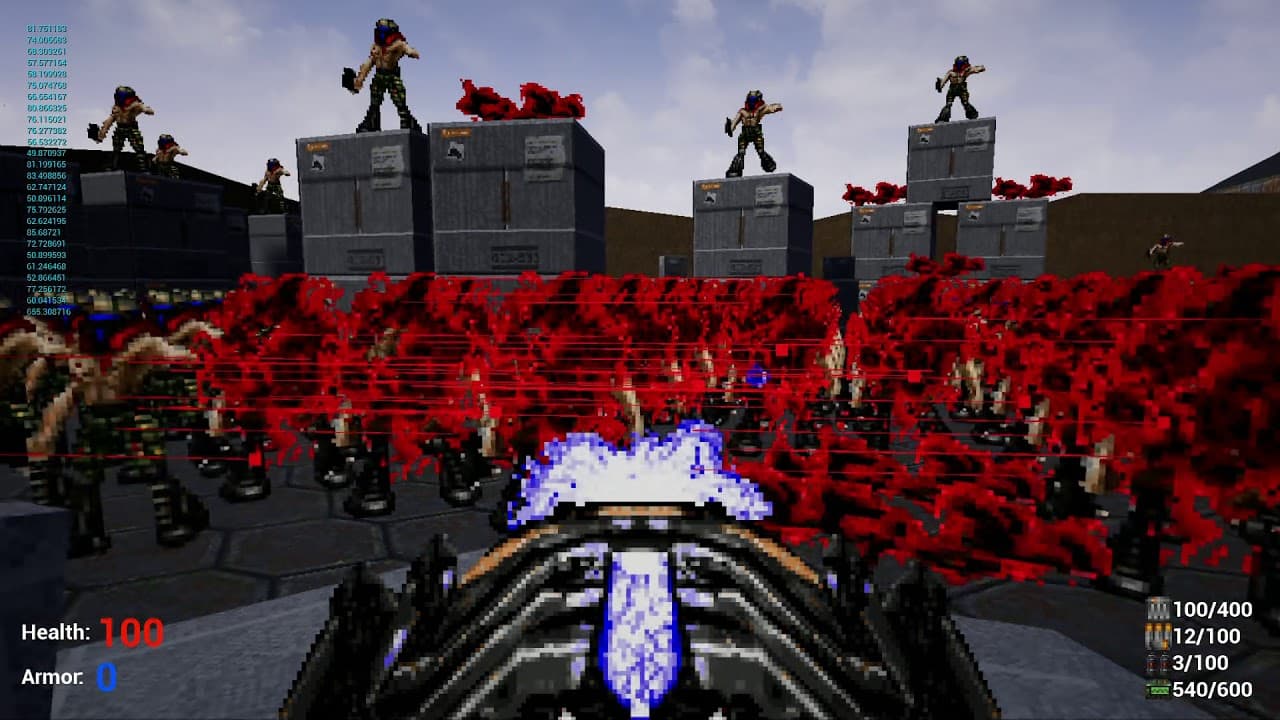This screenshot has width=1280, height=720.
Task: Click the green energy cell ammo icon
Action: pyautogui.click(x=1157, y=688)
